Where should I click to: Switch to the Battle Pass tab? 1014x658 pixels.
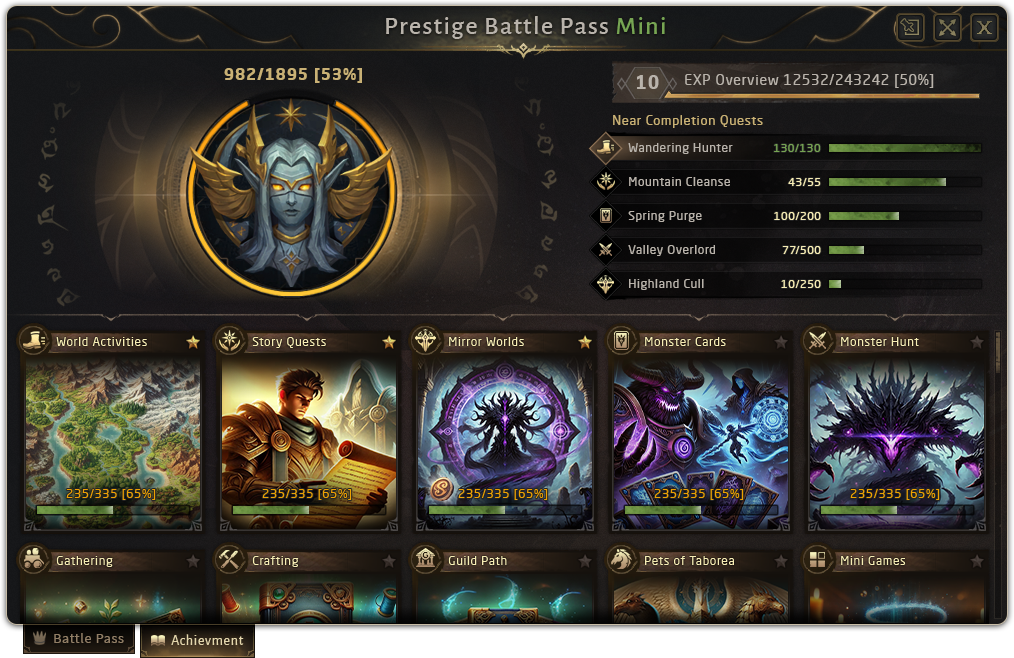(79, 639)
